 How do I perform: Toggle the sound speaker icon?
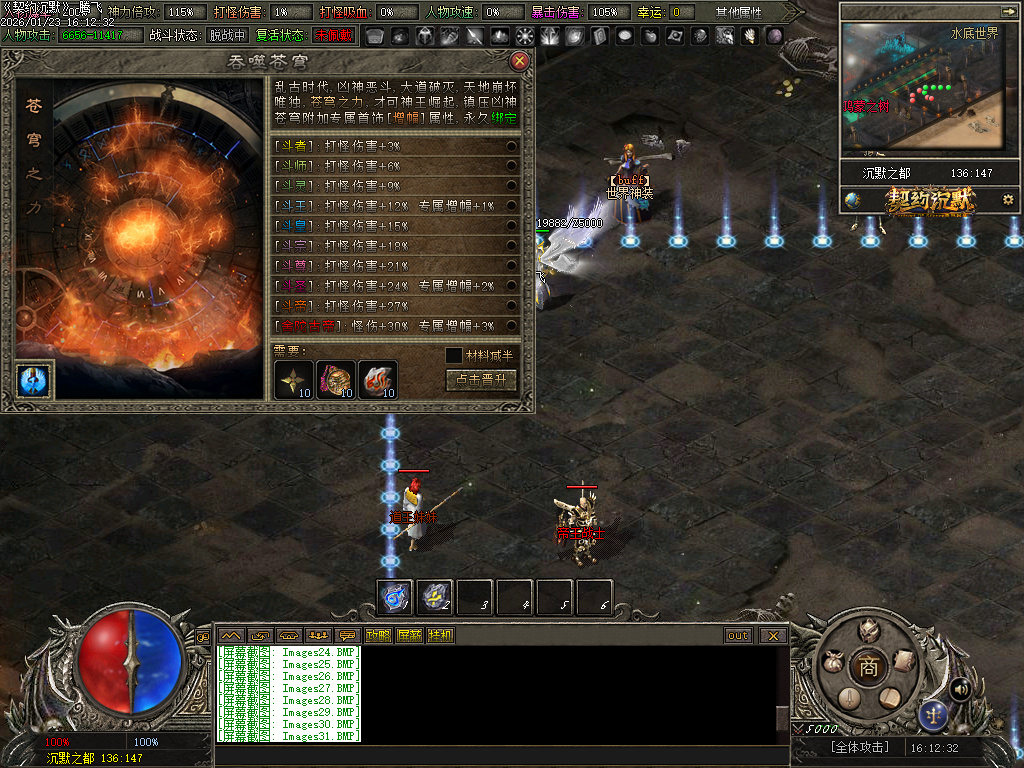click(960, 688)
